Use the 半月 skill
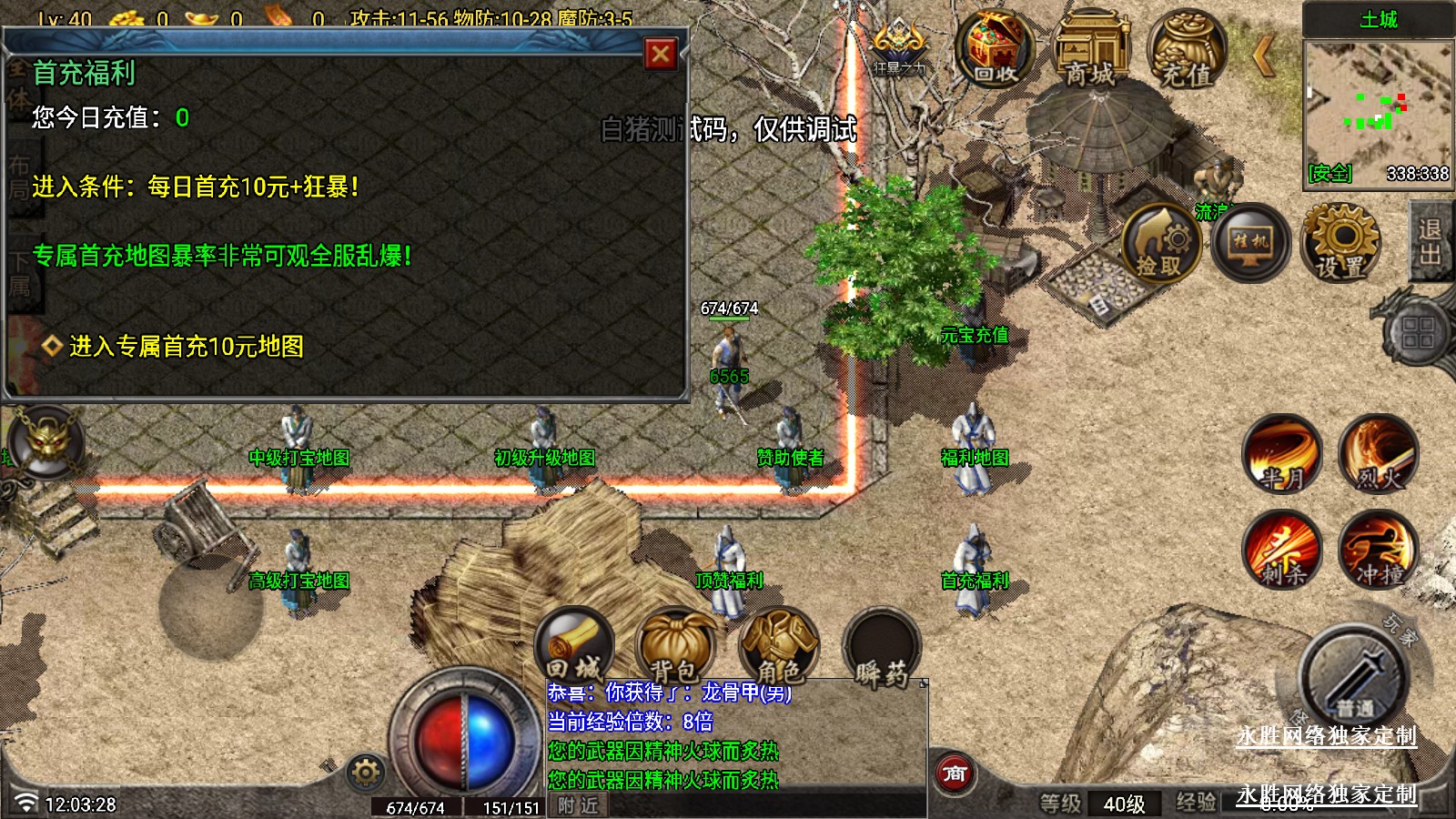The height and width of the screenshot is (819, 1456). tap(1283, 454)
